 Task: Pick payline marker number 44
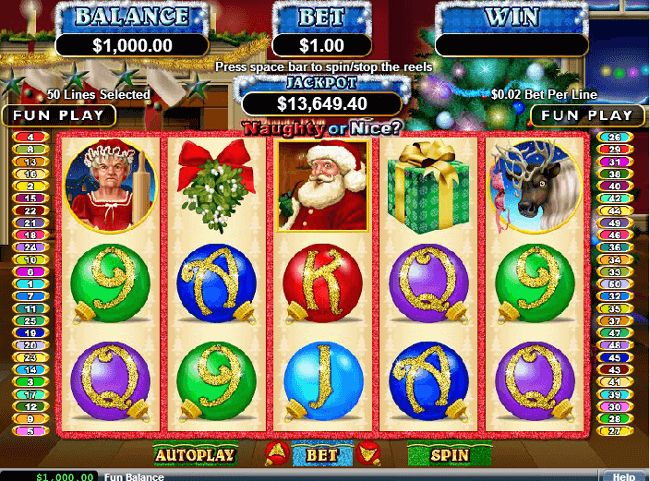(x=612, y=210)
